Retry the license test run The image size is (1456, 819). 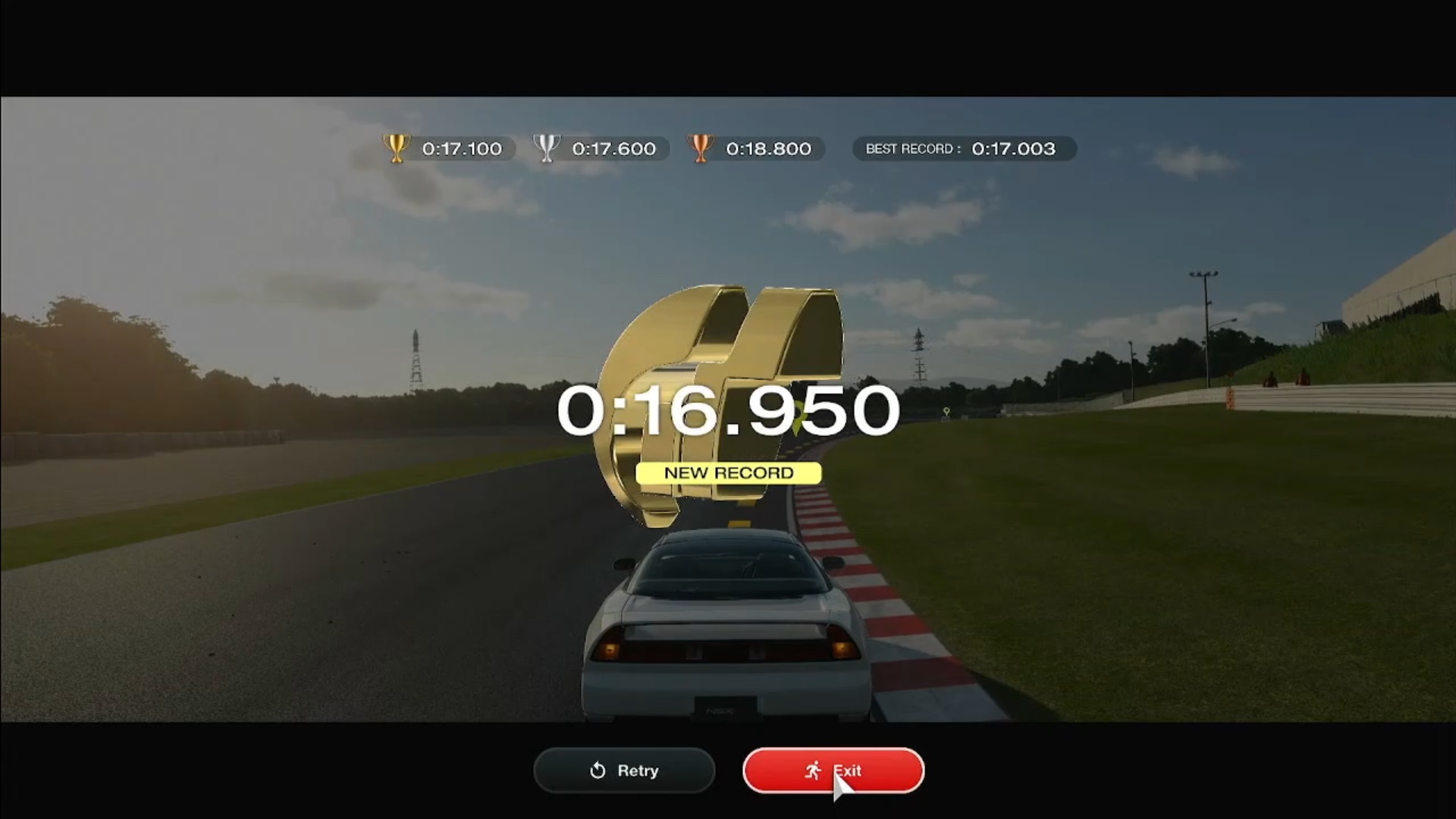tap(624, 770)
